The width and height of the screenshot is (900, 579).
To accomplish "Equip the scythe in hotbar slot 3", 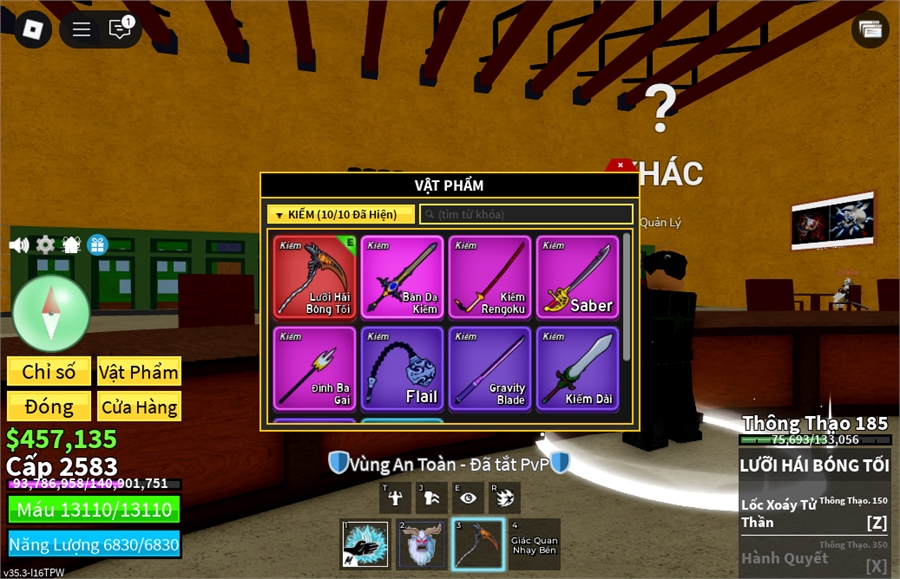I will (x=477, y=544).
